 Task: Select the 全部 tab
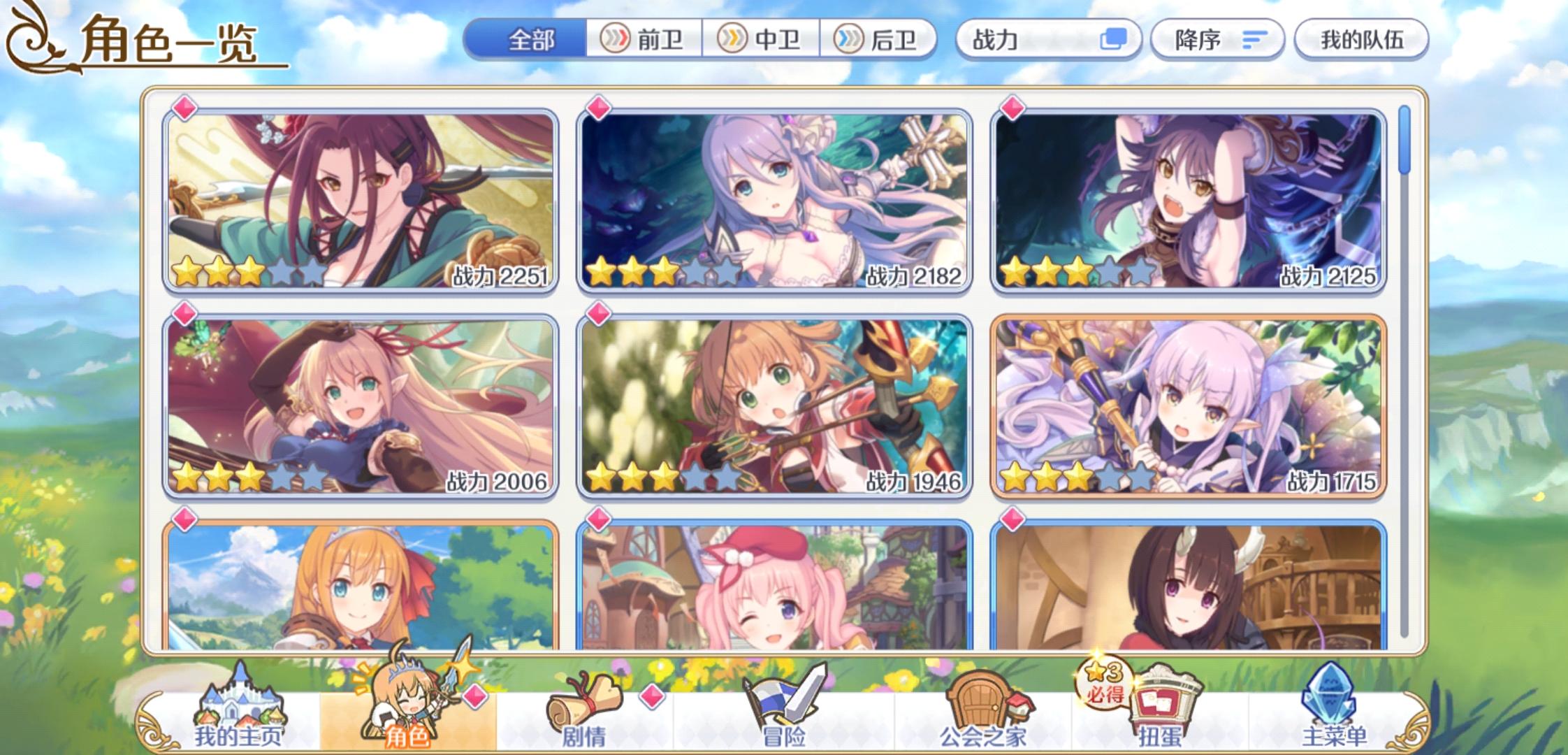tap(528, 40)
